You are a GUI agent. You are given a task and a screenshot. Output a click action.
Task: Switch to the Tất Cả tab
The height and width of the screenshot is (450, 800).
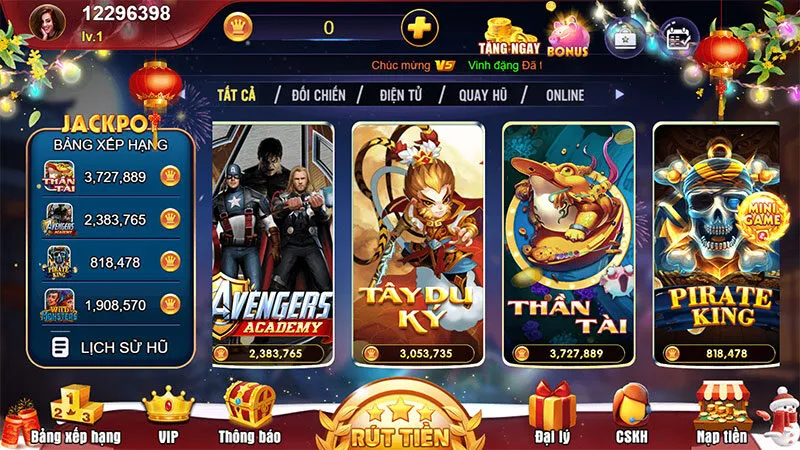click(236, 95)
